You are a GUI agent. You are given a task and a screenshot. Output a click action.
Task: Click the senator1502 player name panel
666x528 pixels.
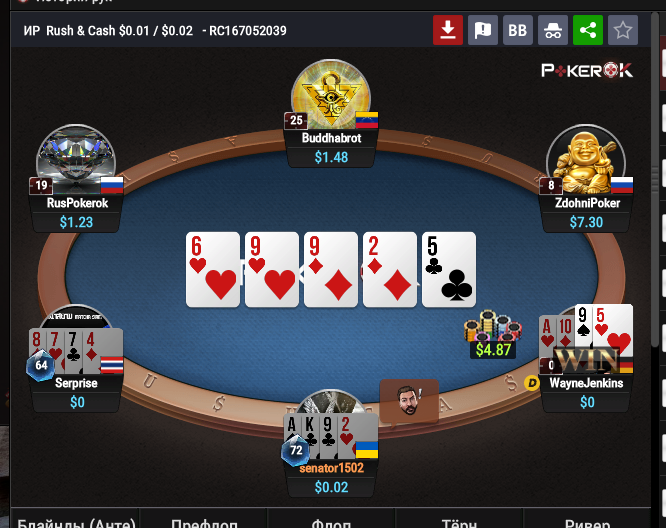(333, 468)
